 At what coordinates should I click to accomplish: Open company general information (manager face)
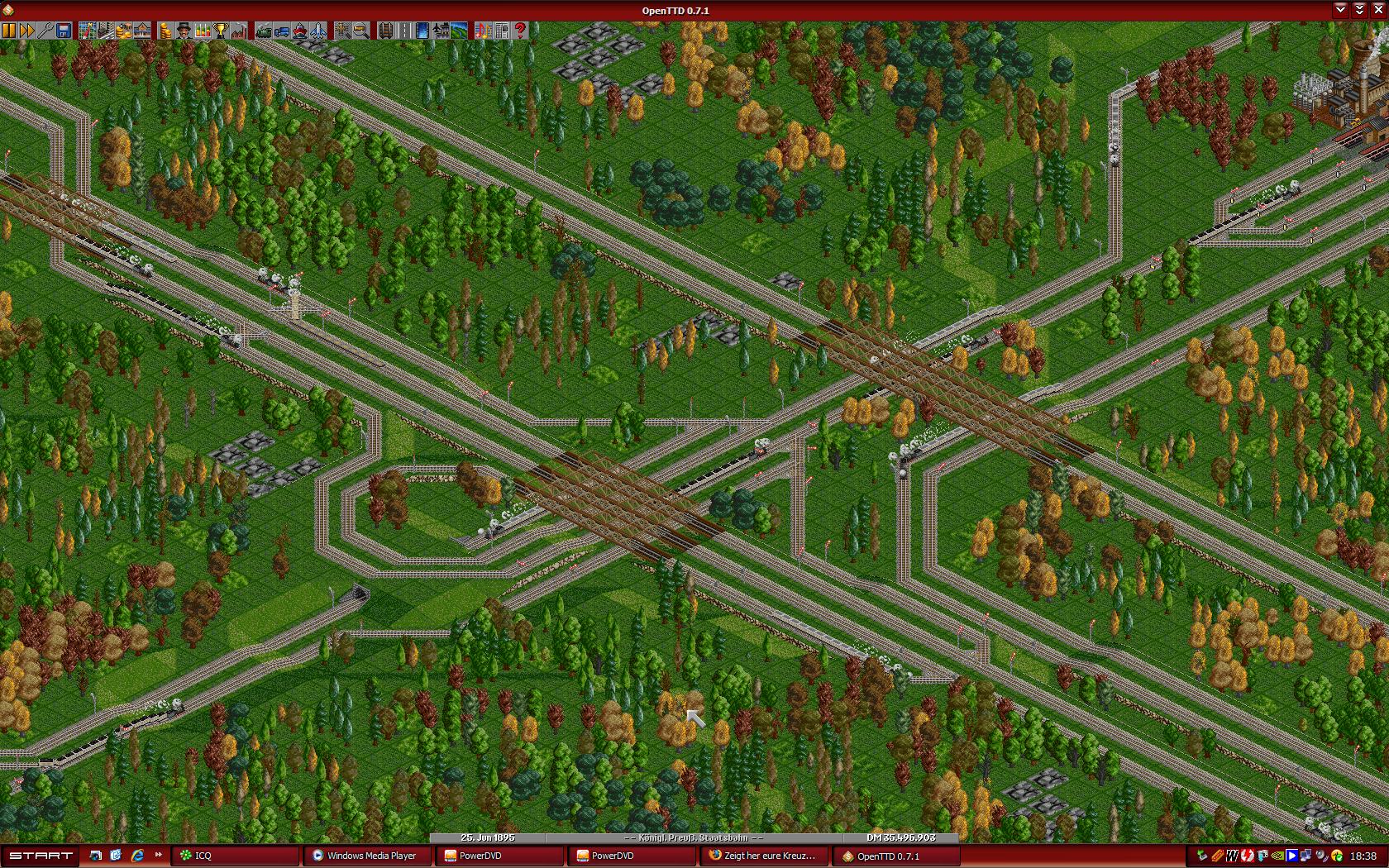pos(184,31)
